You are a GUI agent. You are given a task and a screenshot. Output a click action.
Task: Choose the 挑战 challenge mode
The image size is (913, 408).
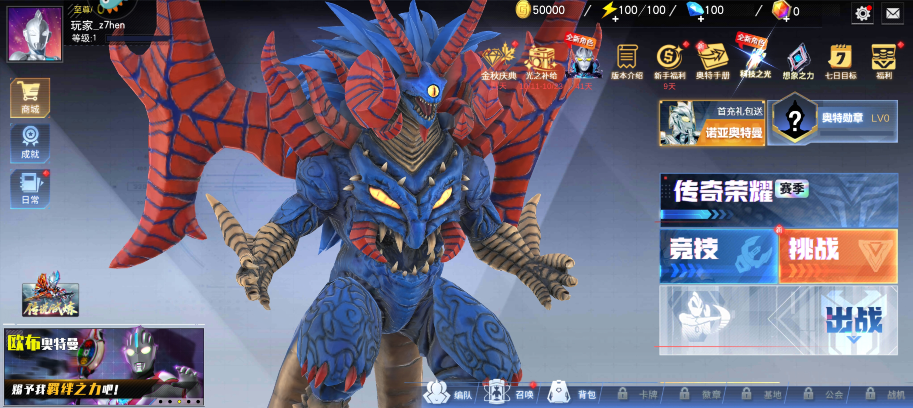click(838, 254)
